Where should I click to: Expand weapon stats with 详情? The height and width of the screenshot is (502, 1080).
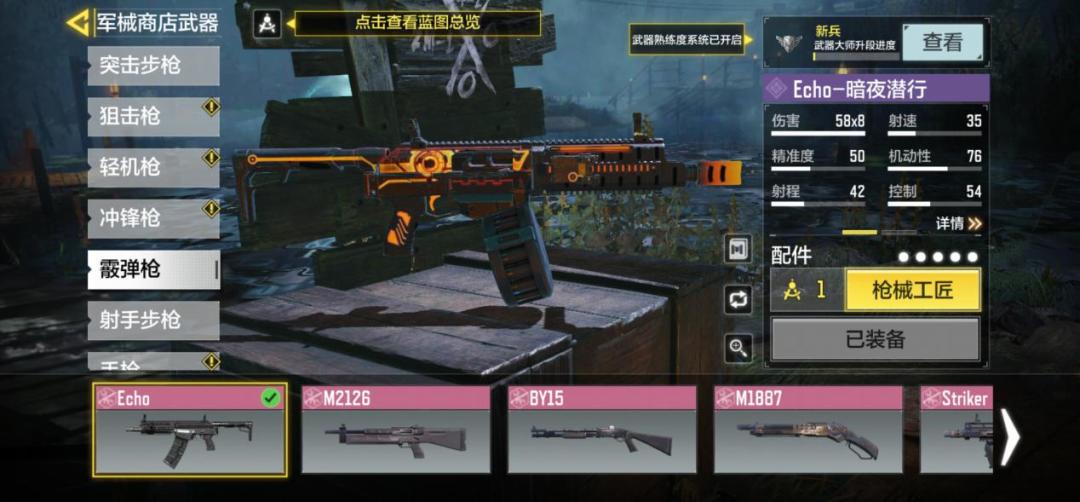(x=958, y=224)
